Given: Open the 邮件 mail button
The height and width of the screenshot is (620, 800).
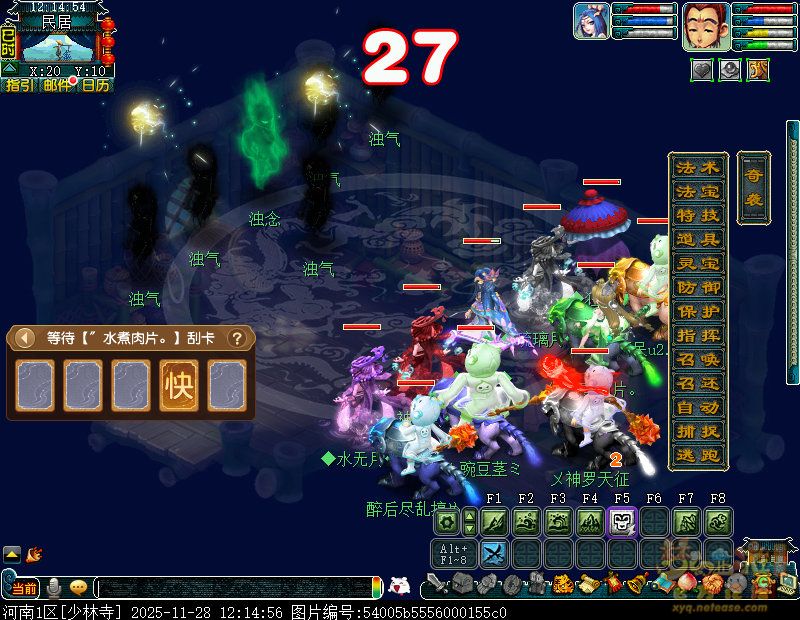Looking at the screenshot, I should (x=57, y=86).
